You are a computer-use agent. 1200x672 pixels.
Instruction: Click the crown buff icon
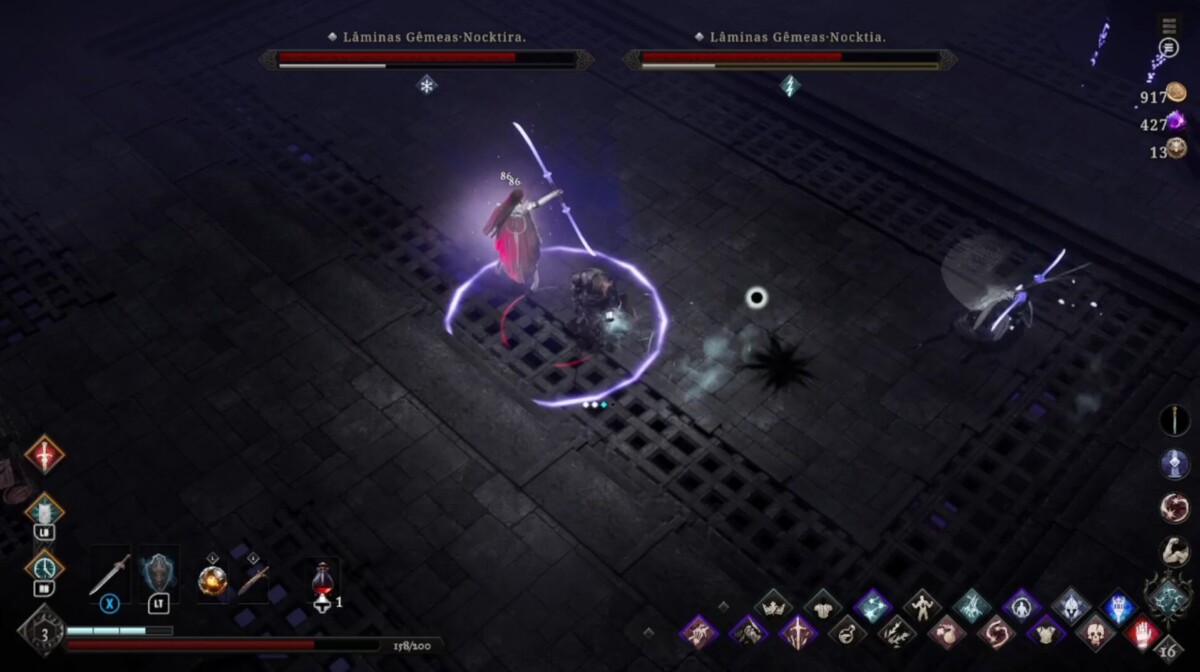tap(773, 605)
